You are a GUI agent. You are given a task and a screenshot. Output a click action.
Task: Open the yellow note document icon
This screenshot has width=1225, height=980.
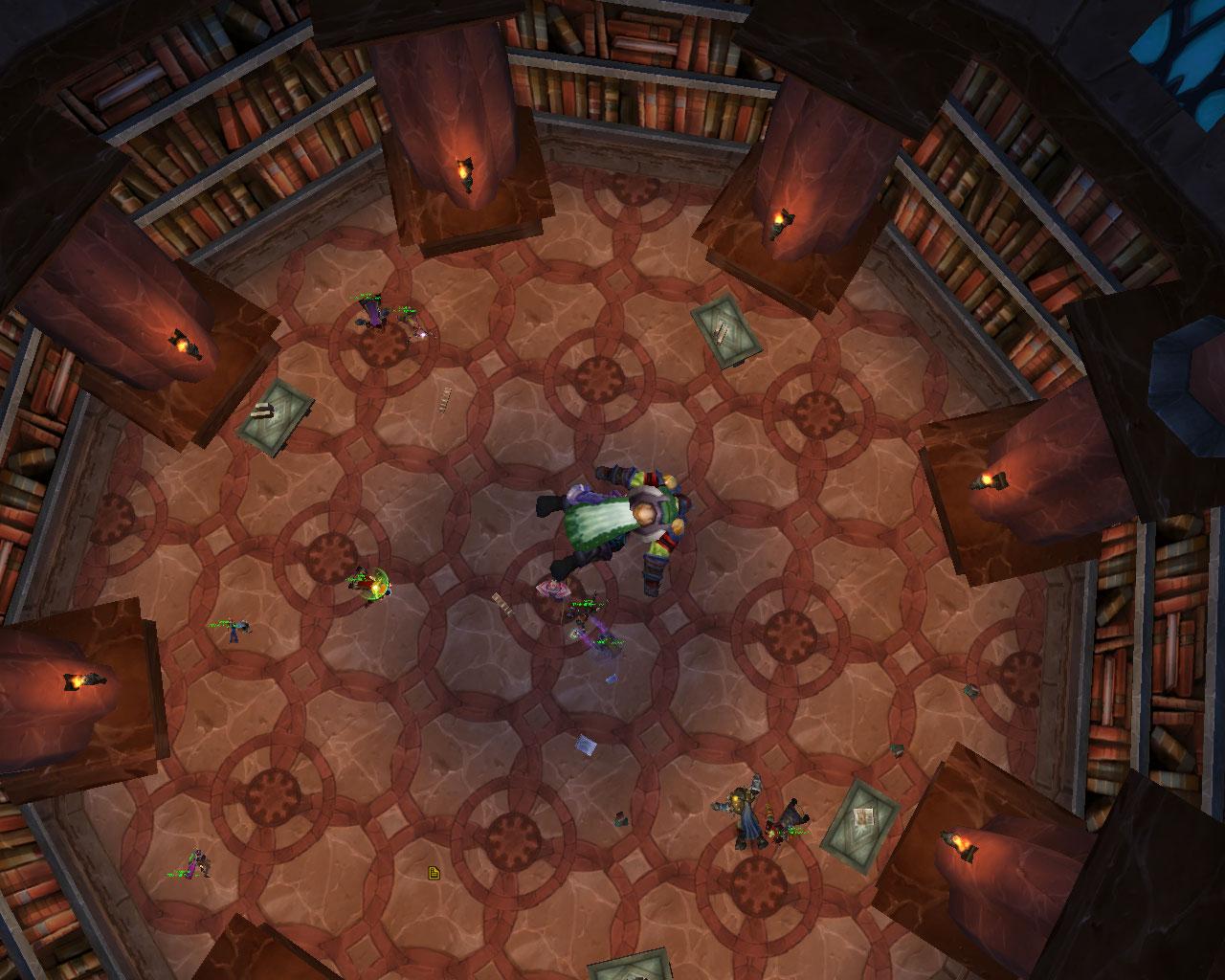pos(434,872)
